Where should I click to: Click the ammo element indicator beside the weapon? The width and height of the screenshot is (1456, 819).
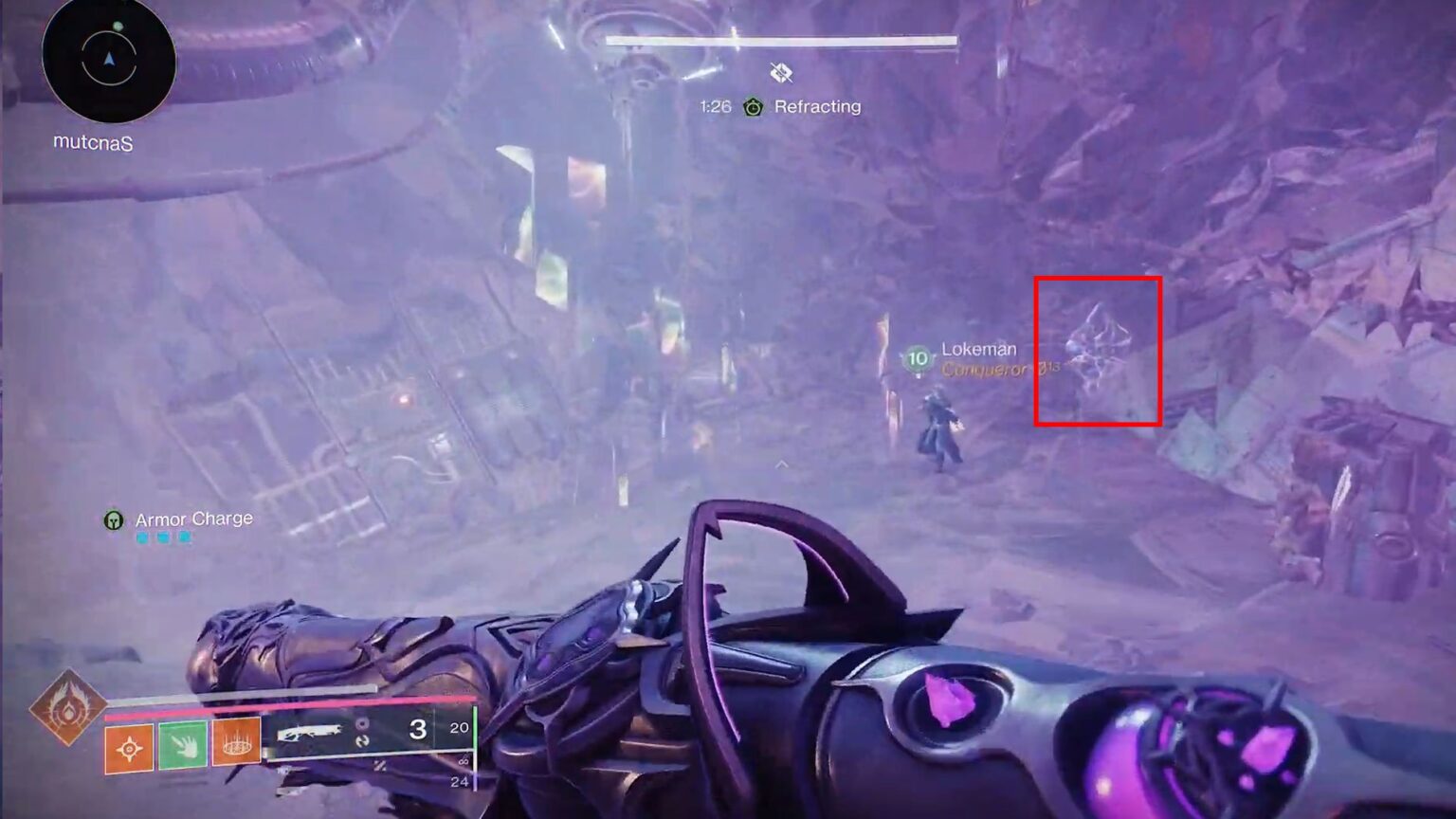pyautogui.click(x=363, y=724)
